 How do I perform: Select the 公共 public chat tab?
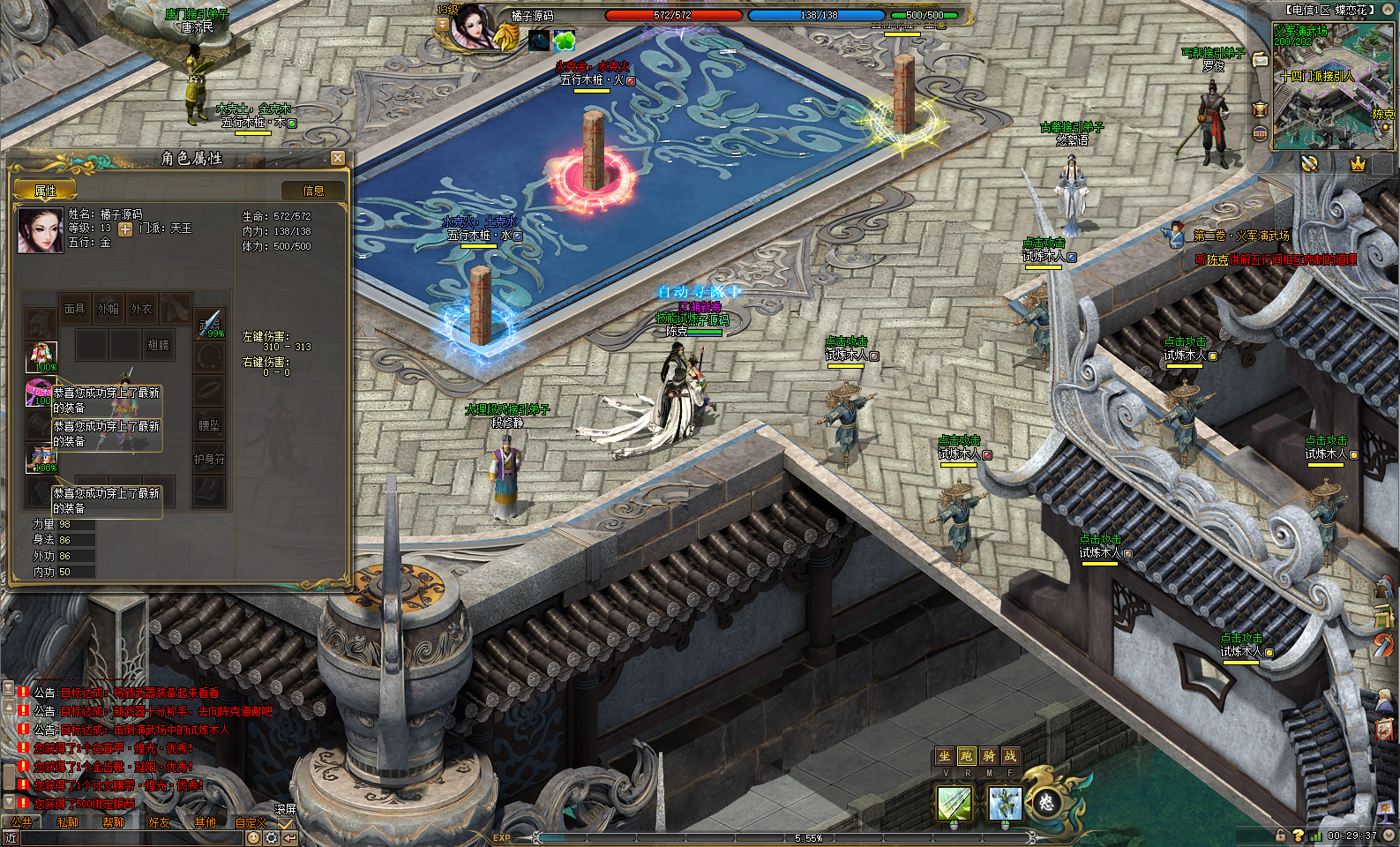pos(22,821)
